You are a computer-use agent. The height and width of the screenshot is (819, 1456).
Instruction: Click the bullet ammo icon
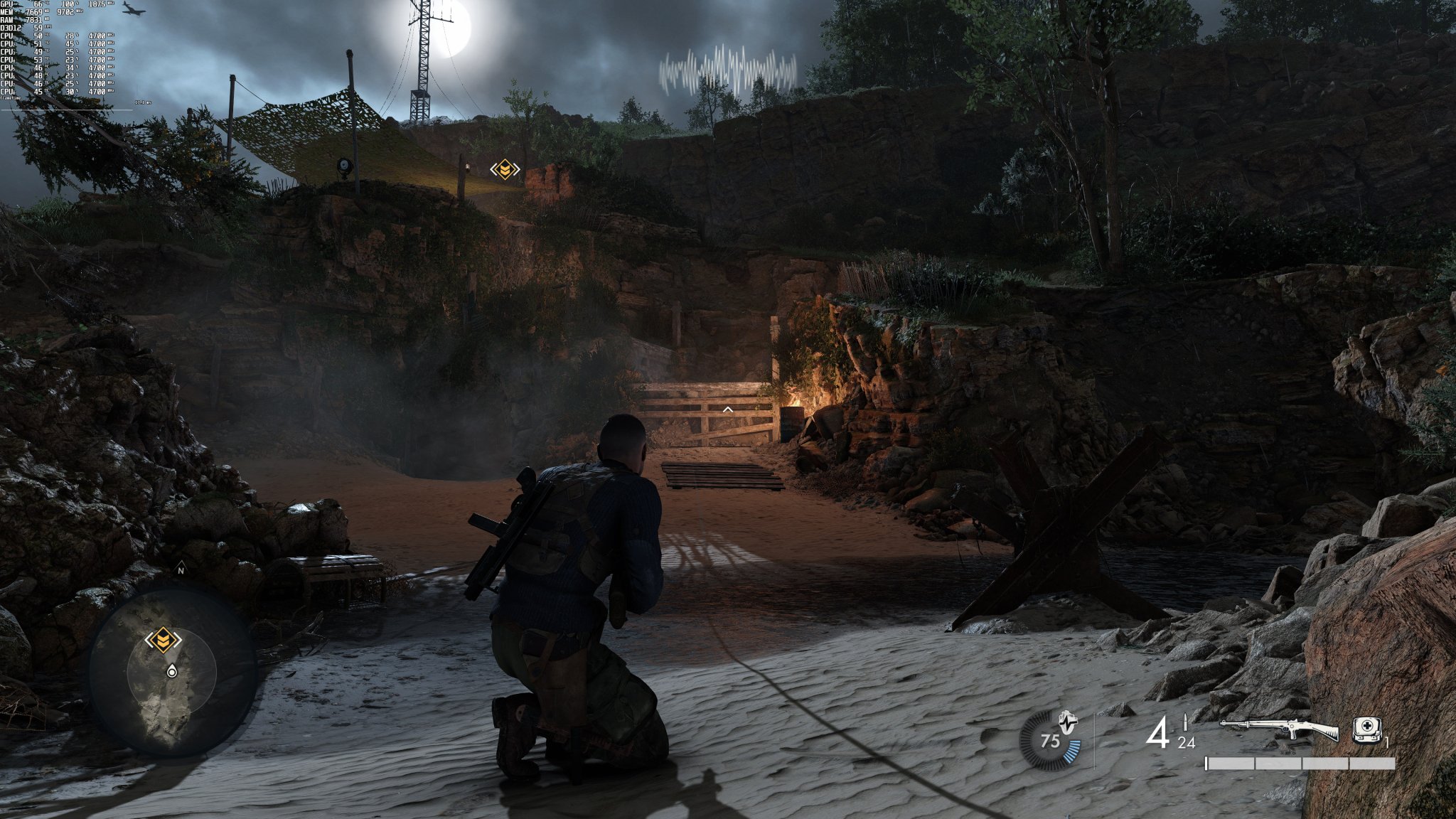tap(1185, 720)
